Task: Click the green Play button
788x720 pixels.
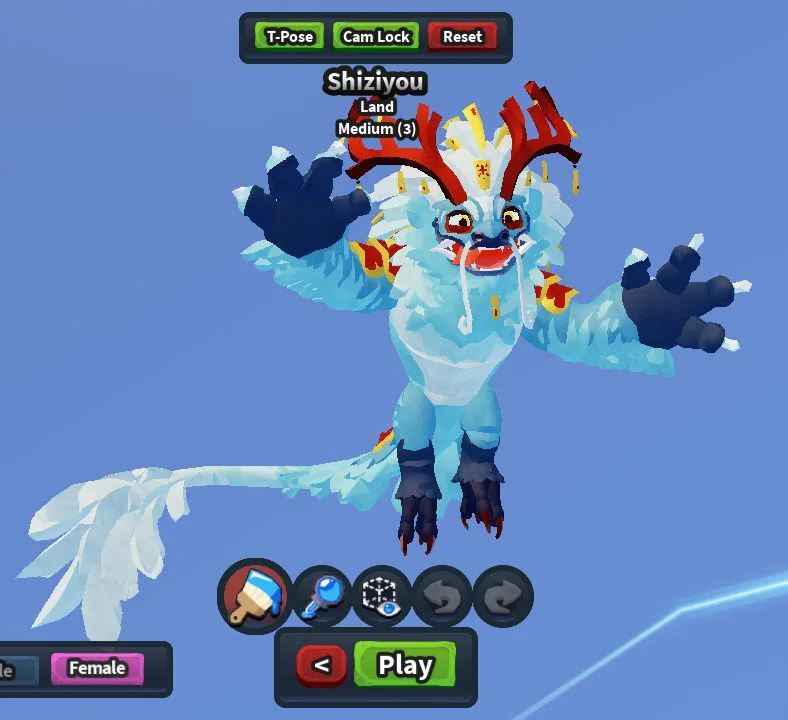Action: click(405, 666)
